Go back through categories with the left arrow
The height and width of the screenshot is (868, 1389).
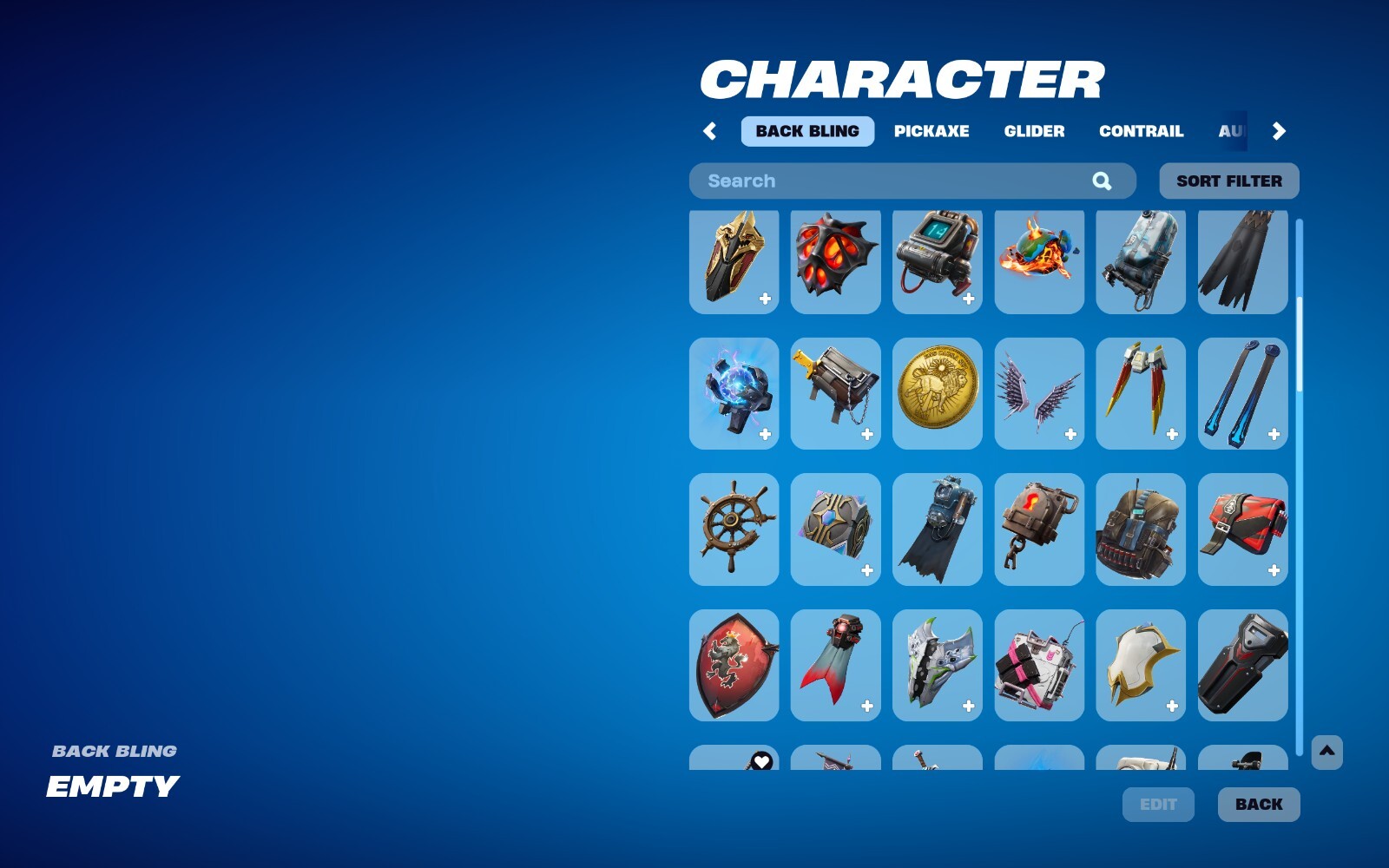(x=708, y=131)
